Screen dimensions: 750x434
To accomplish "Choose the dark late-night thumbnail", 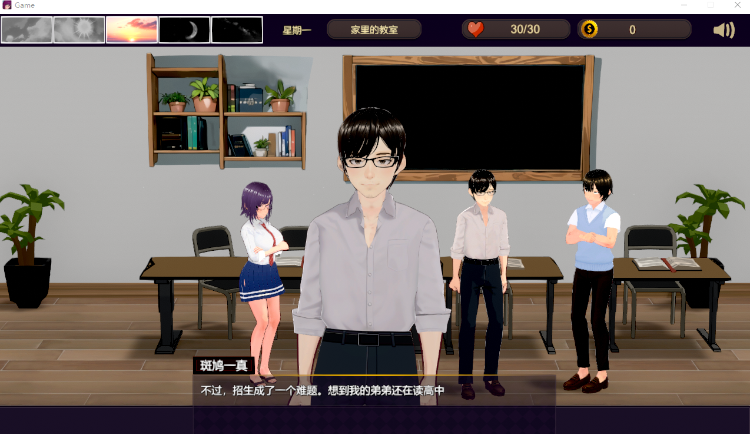I will pos(237,30).
